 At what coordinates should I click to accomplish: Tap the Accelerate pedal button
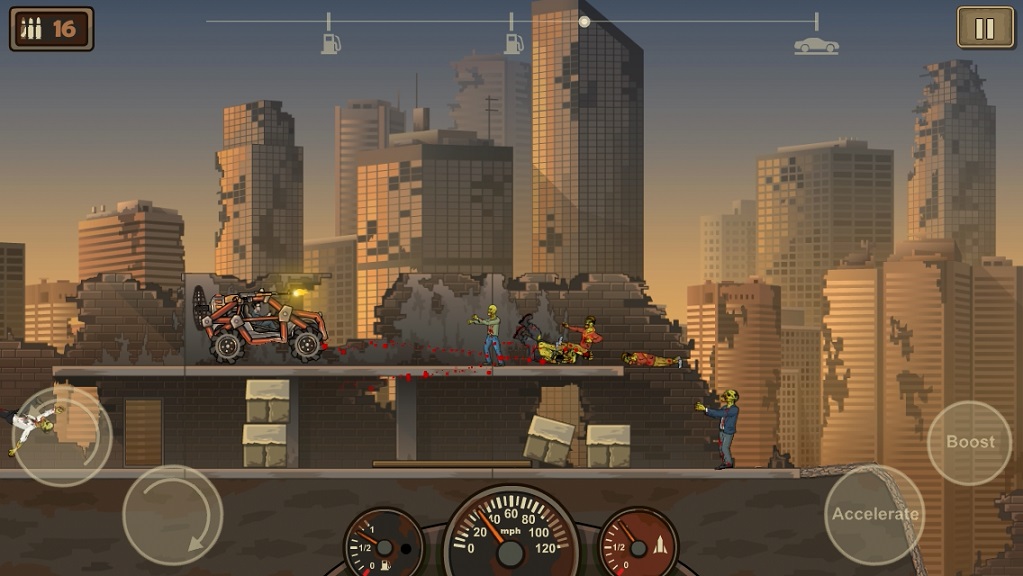click(874, 514)
